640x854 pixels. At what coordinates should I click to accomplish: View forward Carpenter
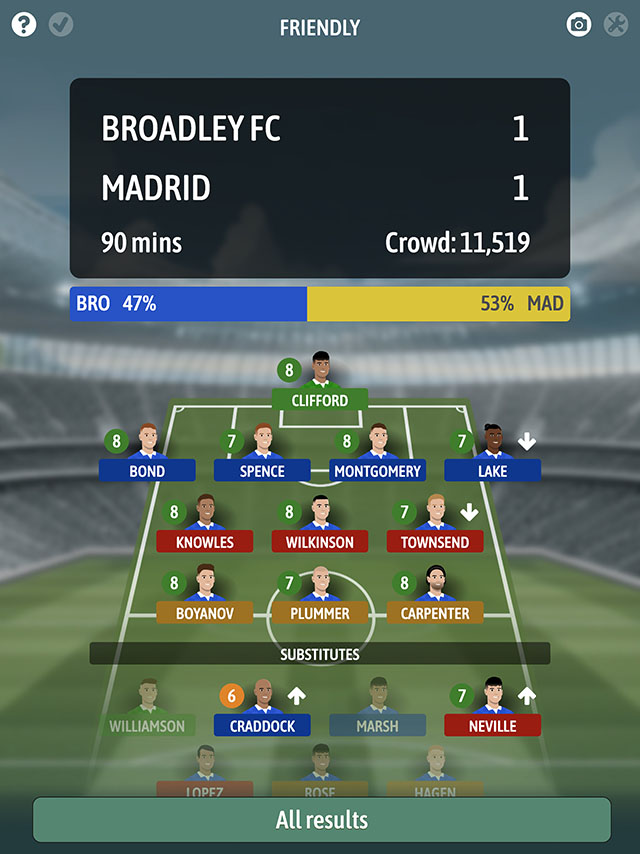[435, 612]
